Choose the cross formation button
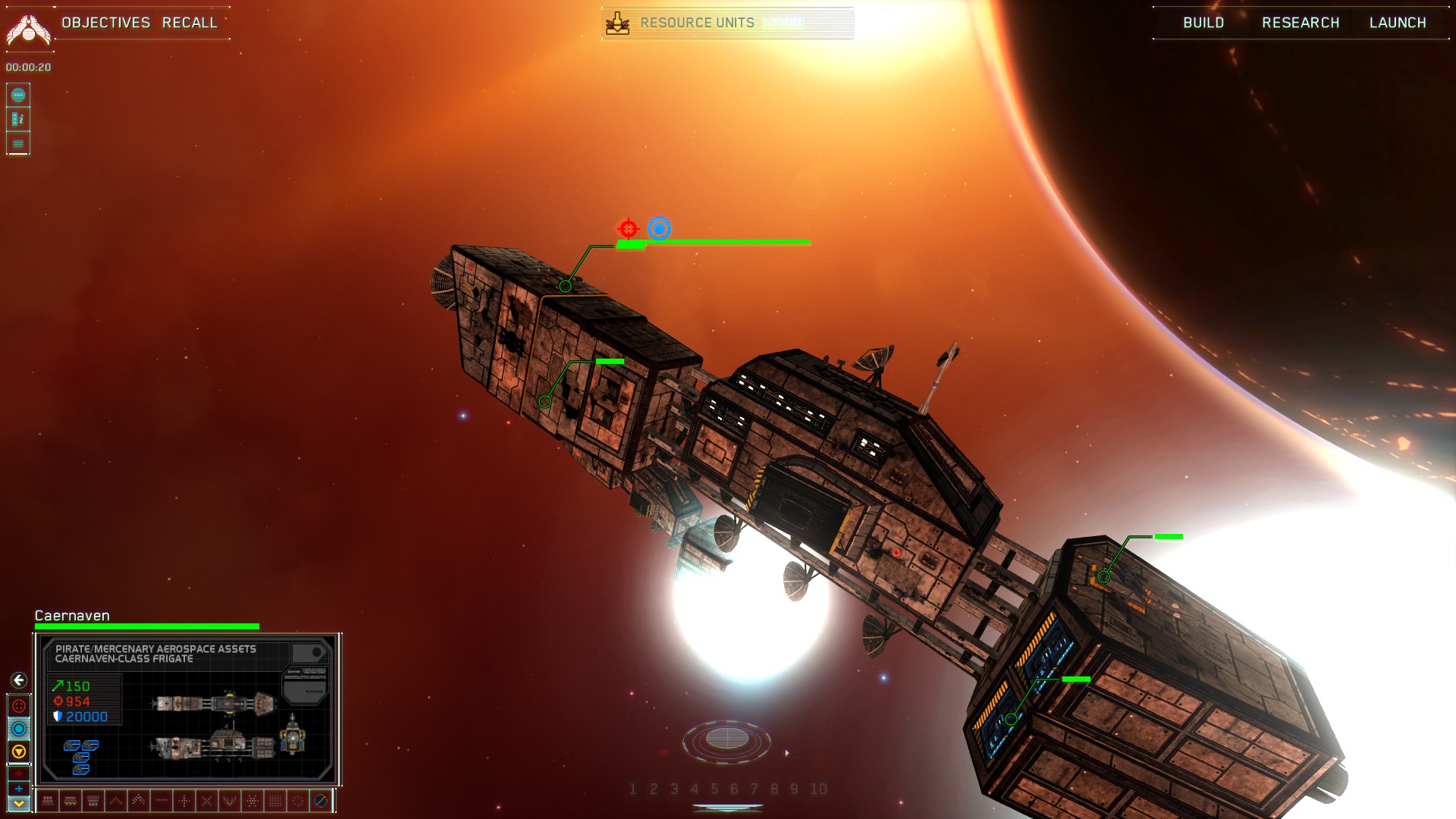Viewport: 1456px width, 819px height. (184, 800)
